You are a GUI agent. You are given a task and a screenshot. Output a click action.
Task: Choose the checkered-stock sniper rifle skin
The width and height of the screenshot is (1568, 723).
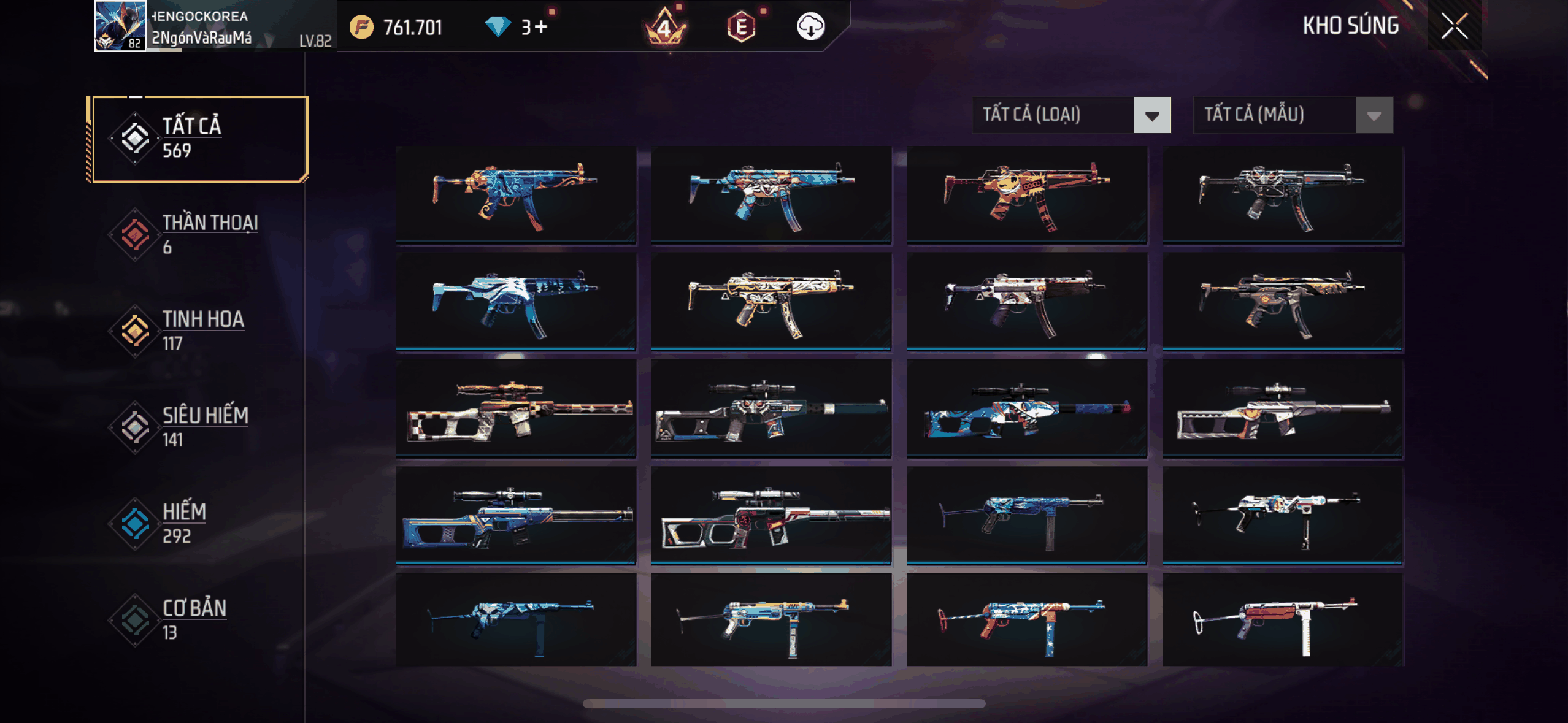coord(515,409)
